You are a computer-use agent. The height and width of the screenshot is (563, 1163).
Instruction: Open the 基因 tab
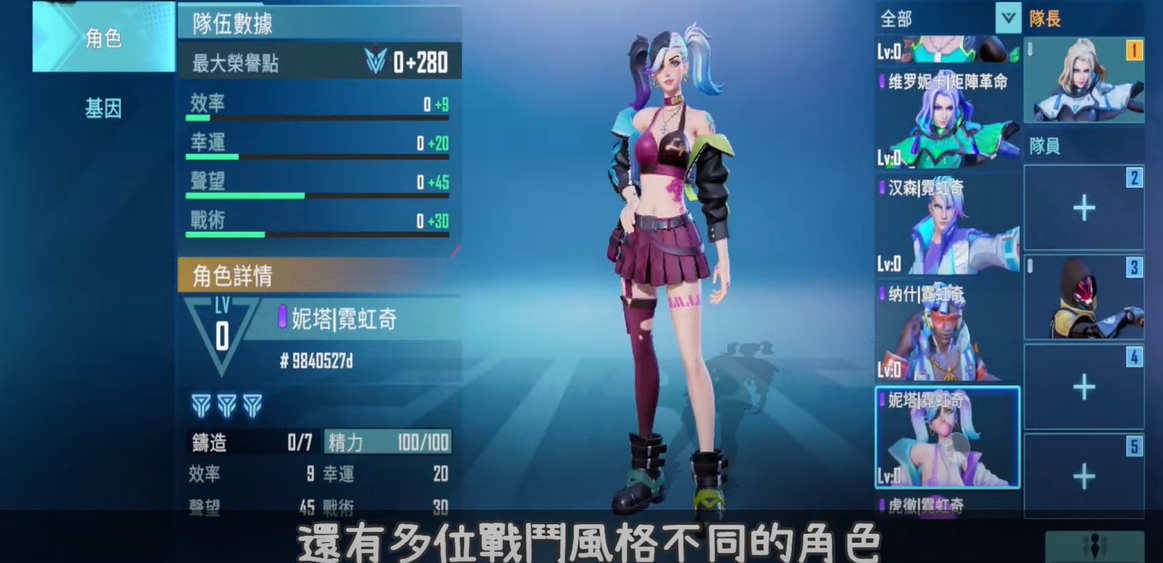tap(103, 108)
